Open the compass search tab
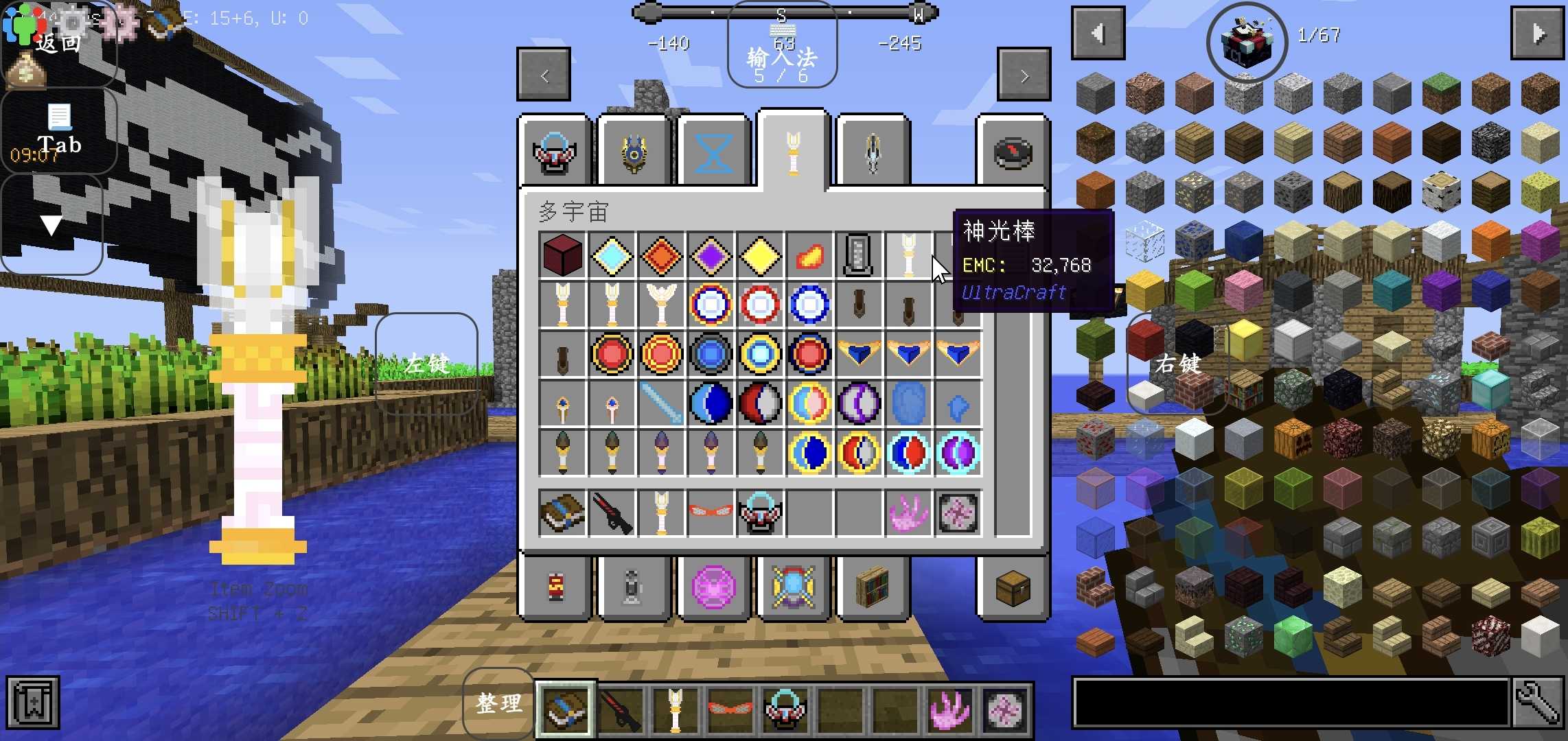 1013,152
